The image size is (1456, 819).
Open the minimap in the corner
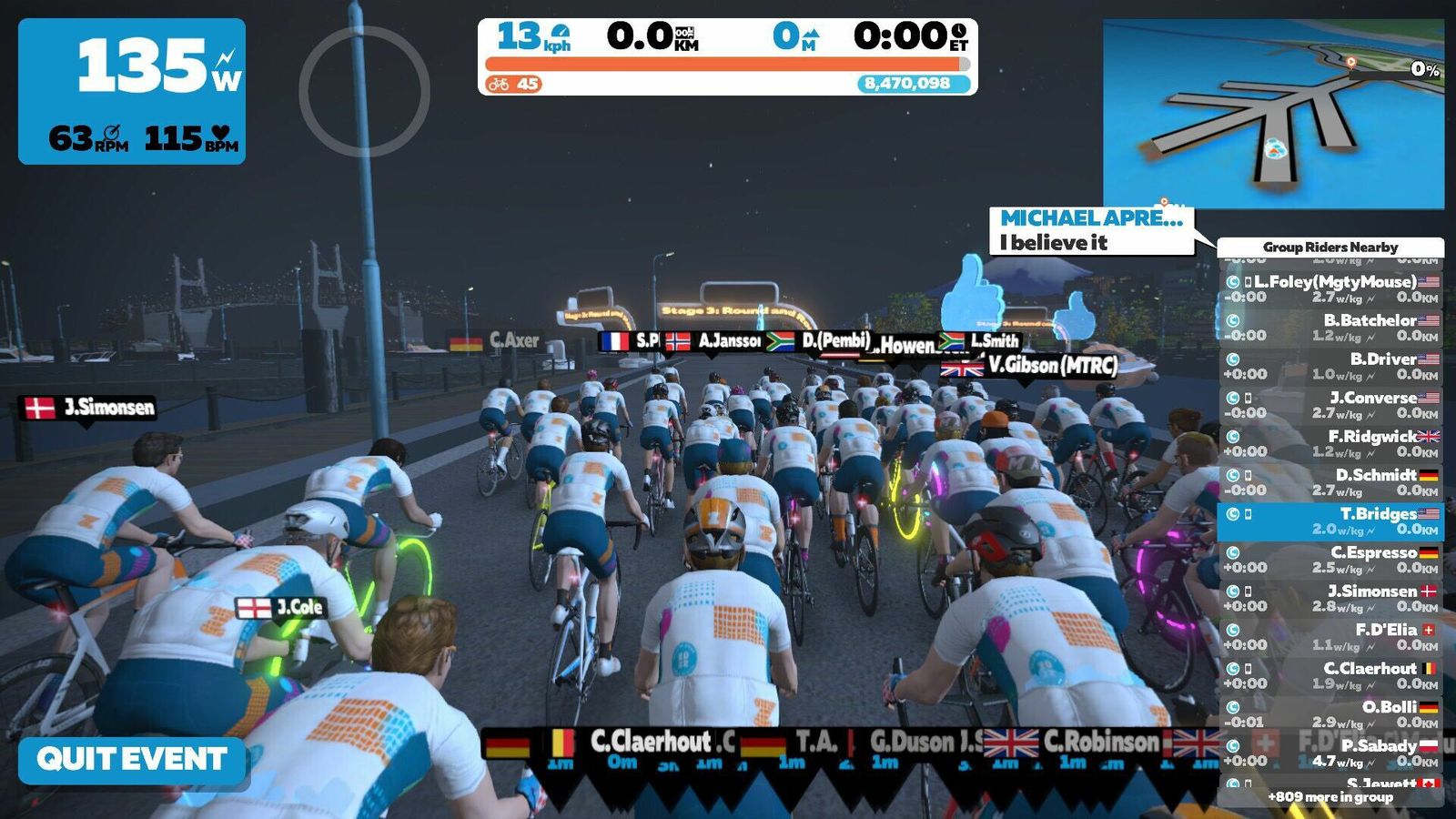click(x=1273, y=115)
